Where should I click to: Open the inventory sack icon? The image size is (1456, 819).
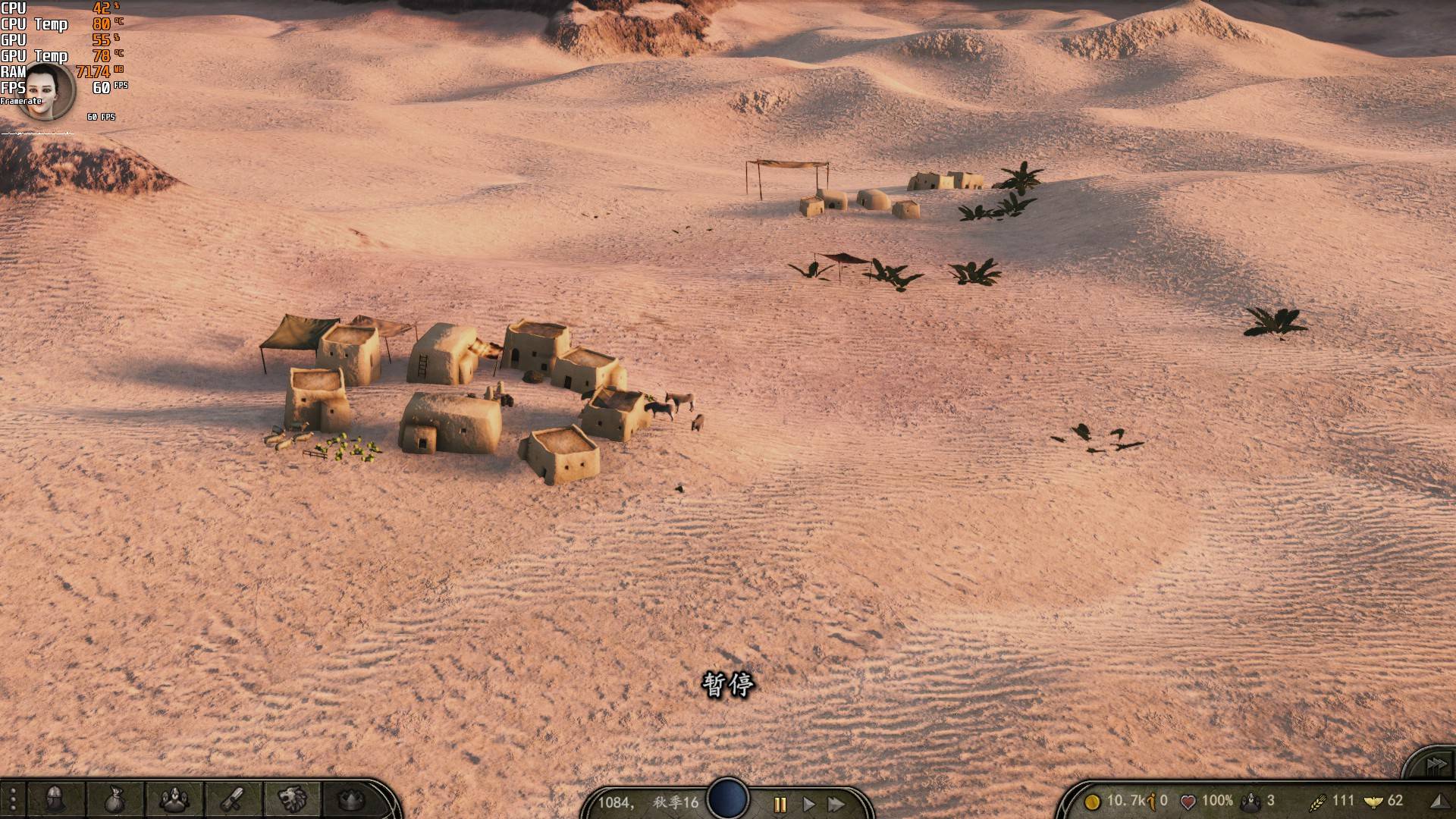coord(115,799)
